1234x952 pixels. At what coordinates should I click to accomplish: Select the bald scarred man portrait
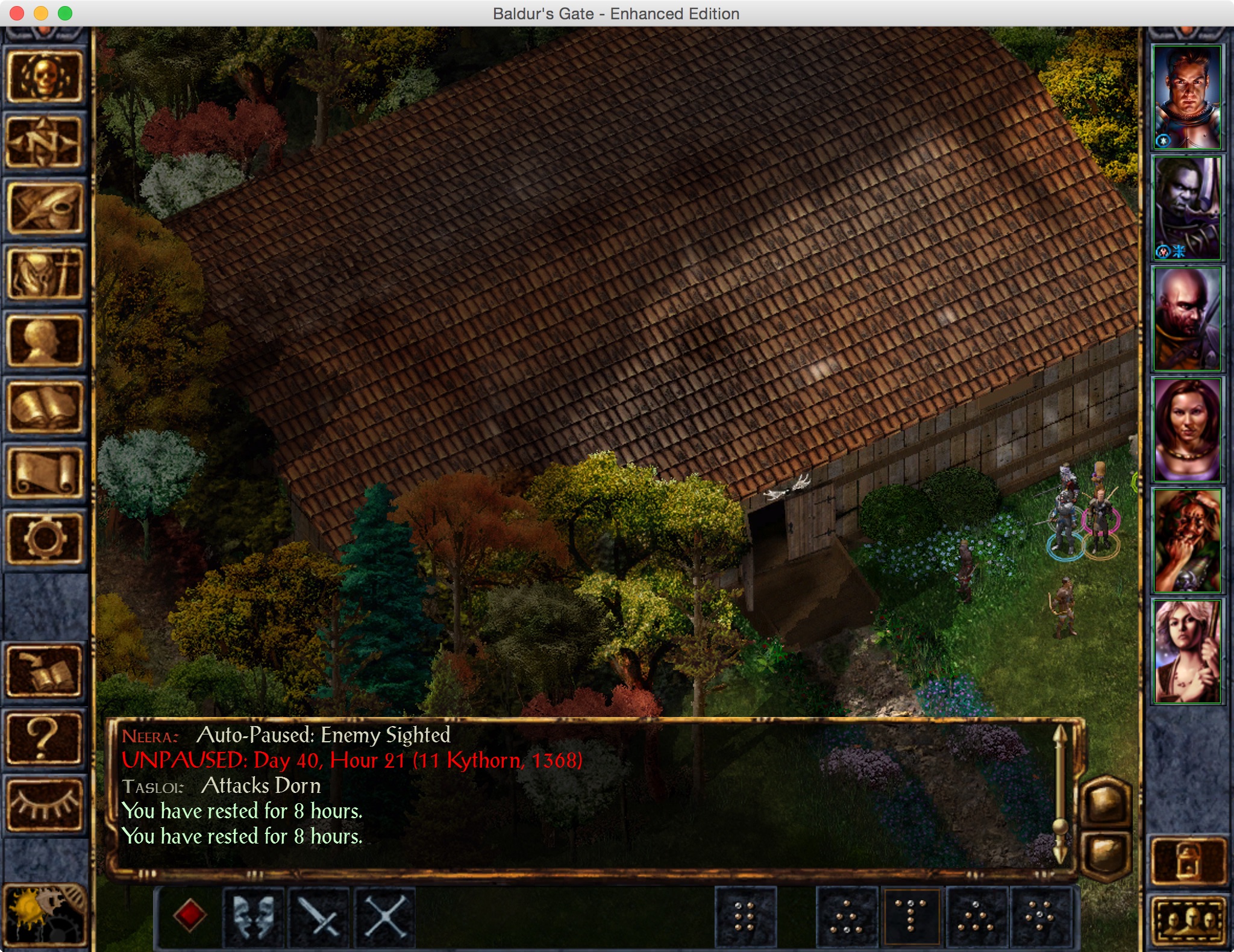1186,319
